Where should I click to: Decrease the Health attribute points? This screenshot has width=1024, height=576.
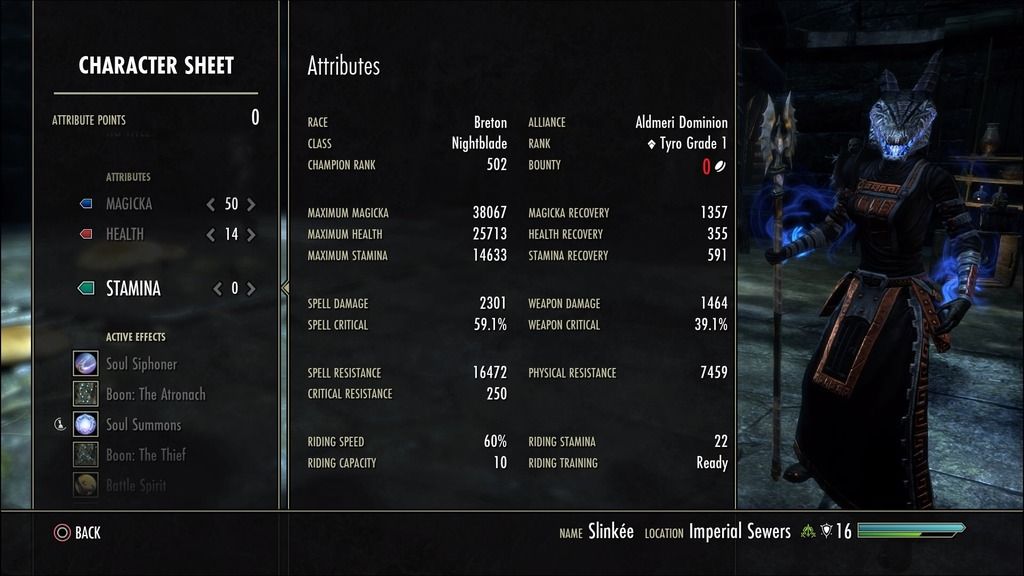point(211,235)
